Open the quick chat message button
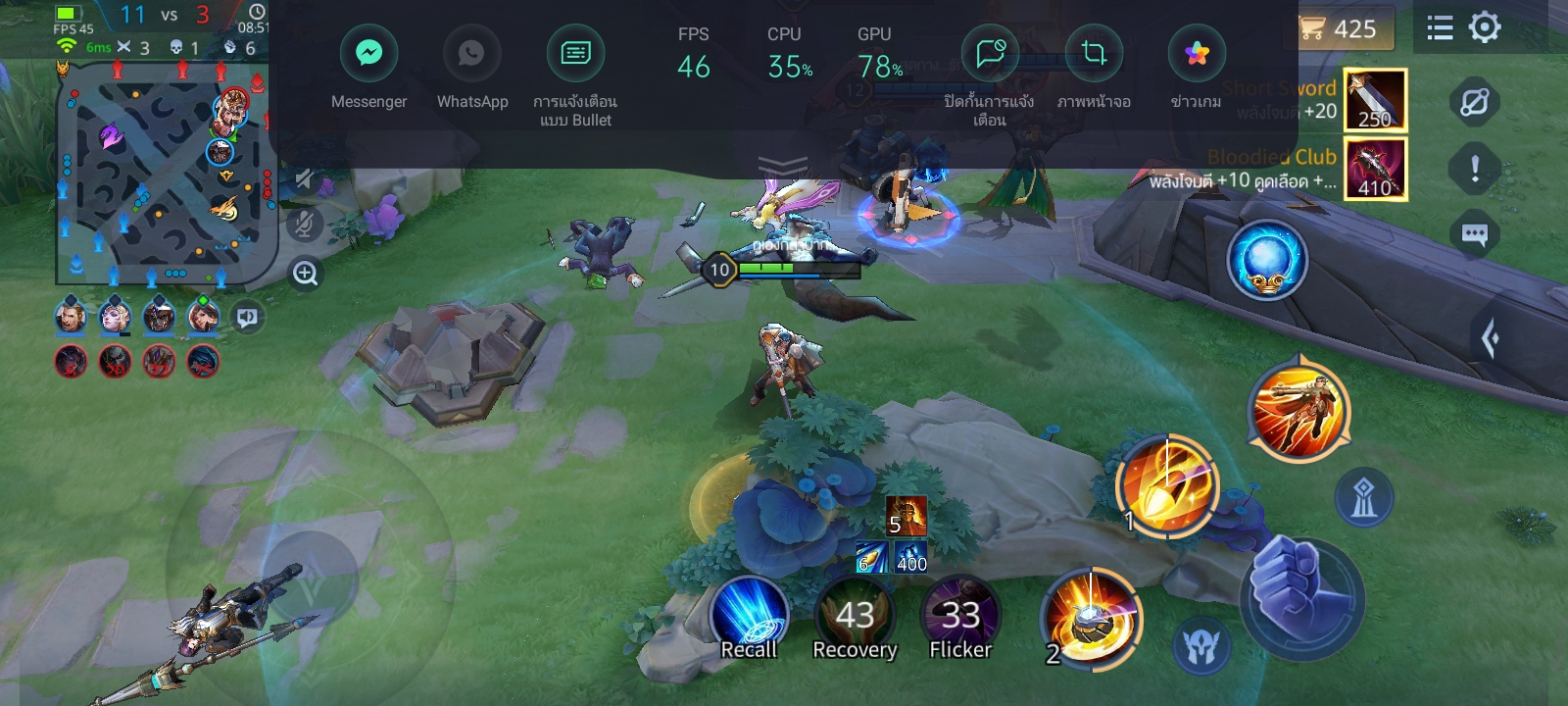This screenshot has width=1568, height=706. pos(1475,234)
